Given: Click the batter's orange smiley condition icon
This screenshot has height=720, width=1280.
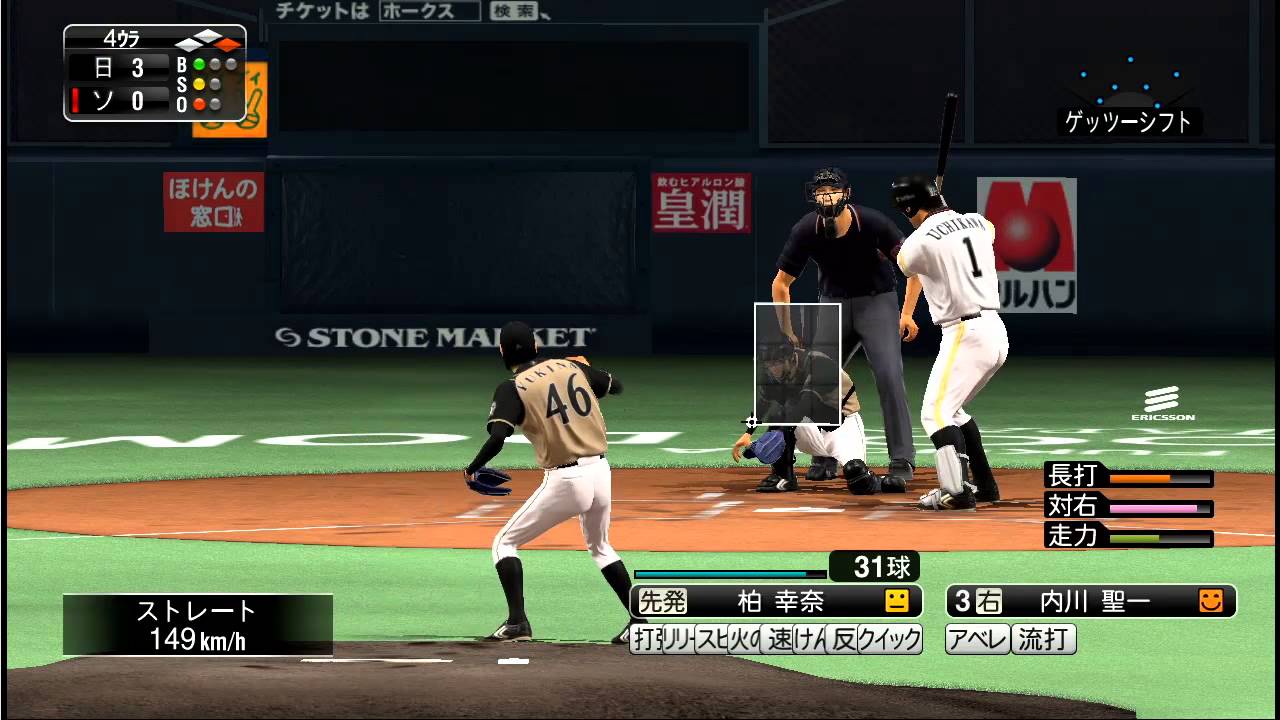Looking at the screenshot, I should [x=1211, y=601].
